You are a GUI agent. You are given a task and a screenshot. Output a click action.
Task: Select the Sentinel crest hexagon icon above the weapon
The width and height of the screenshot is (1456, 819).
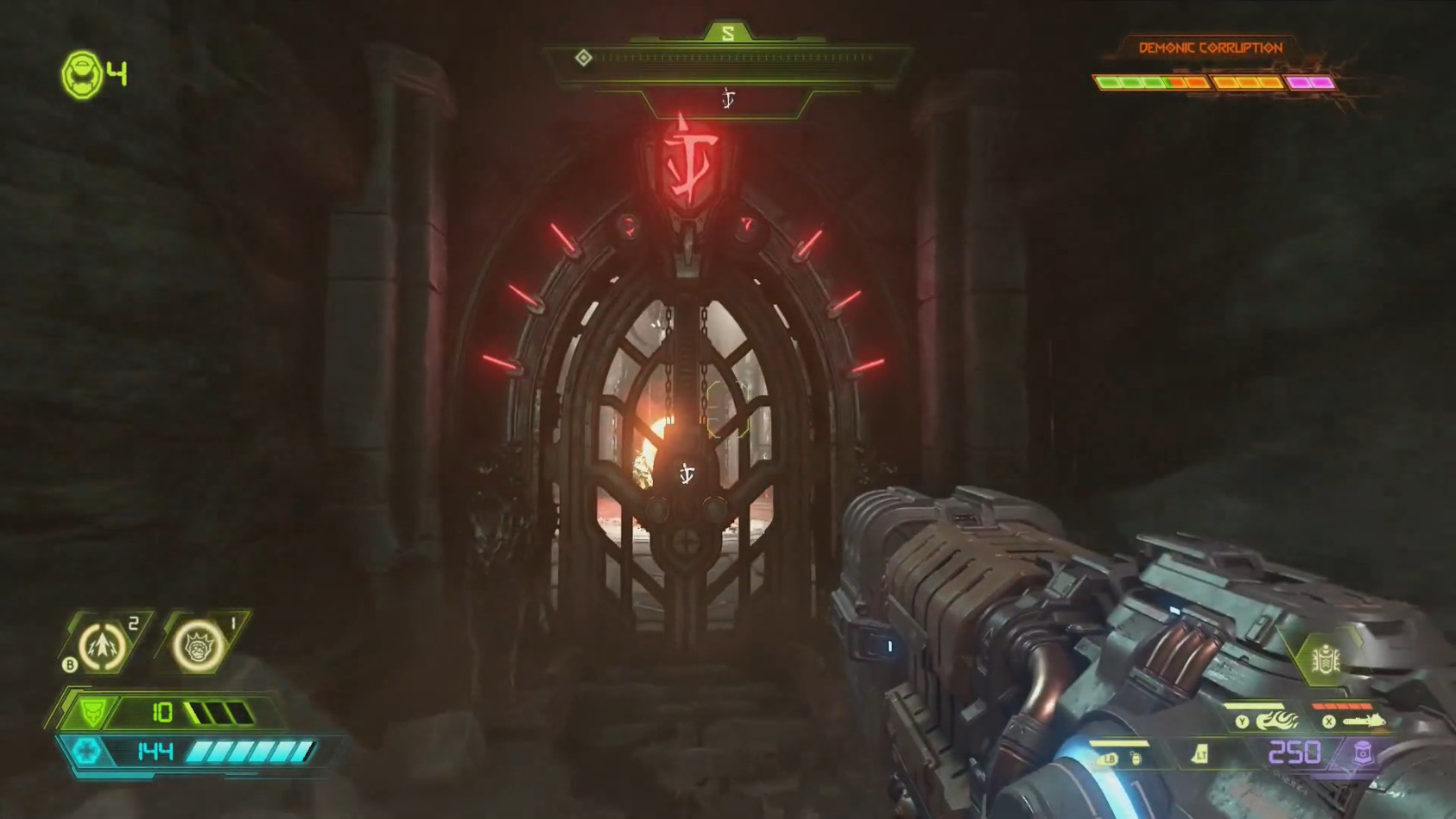pos(1327,657)
